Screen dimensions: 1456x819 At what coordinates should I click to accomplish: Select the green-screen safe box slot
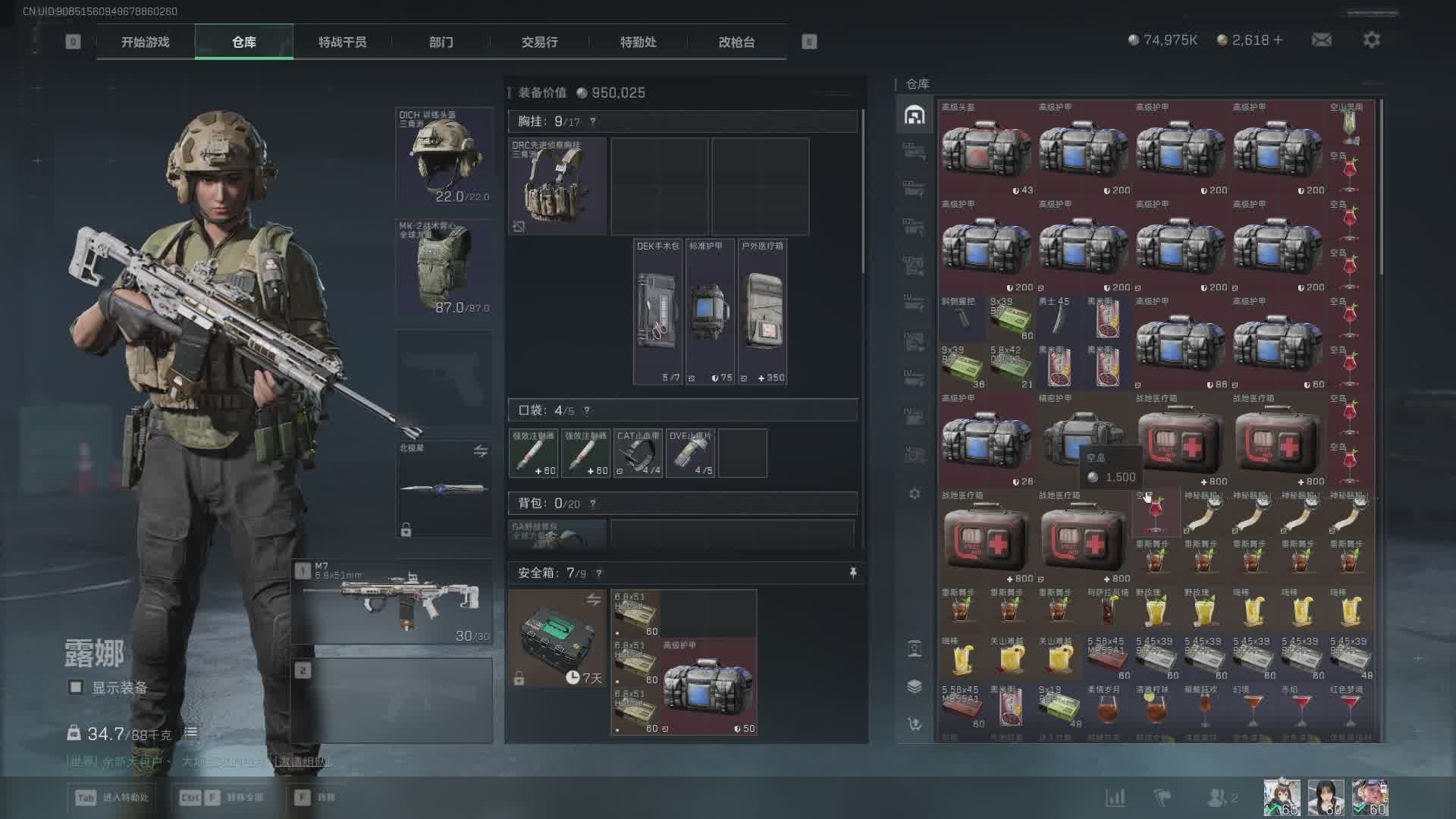point(557,639)
